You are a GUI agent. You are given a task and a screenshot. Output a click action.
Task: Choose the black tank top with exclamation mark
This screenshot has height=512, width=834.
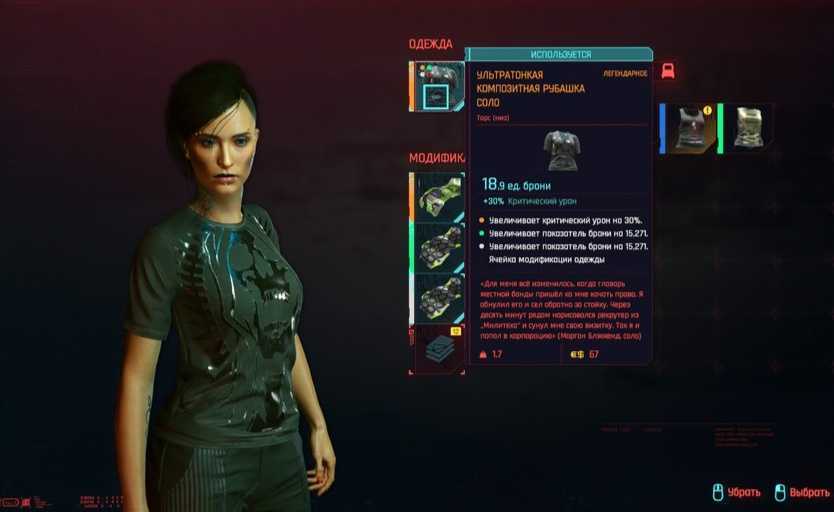coord(689,128)
